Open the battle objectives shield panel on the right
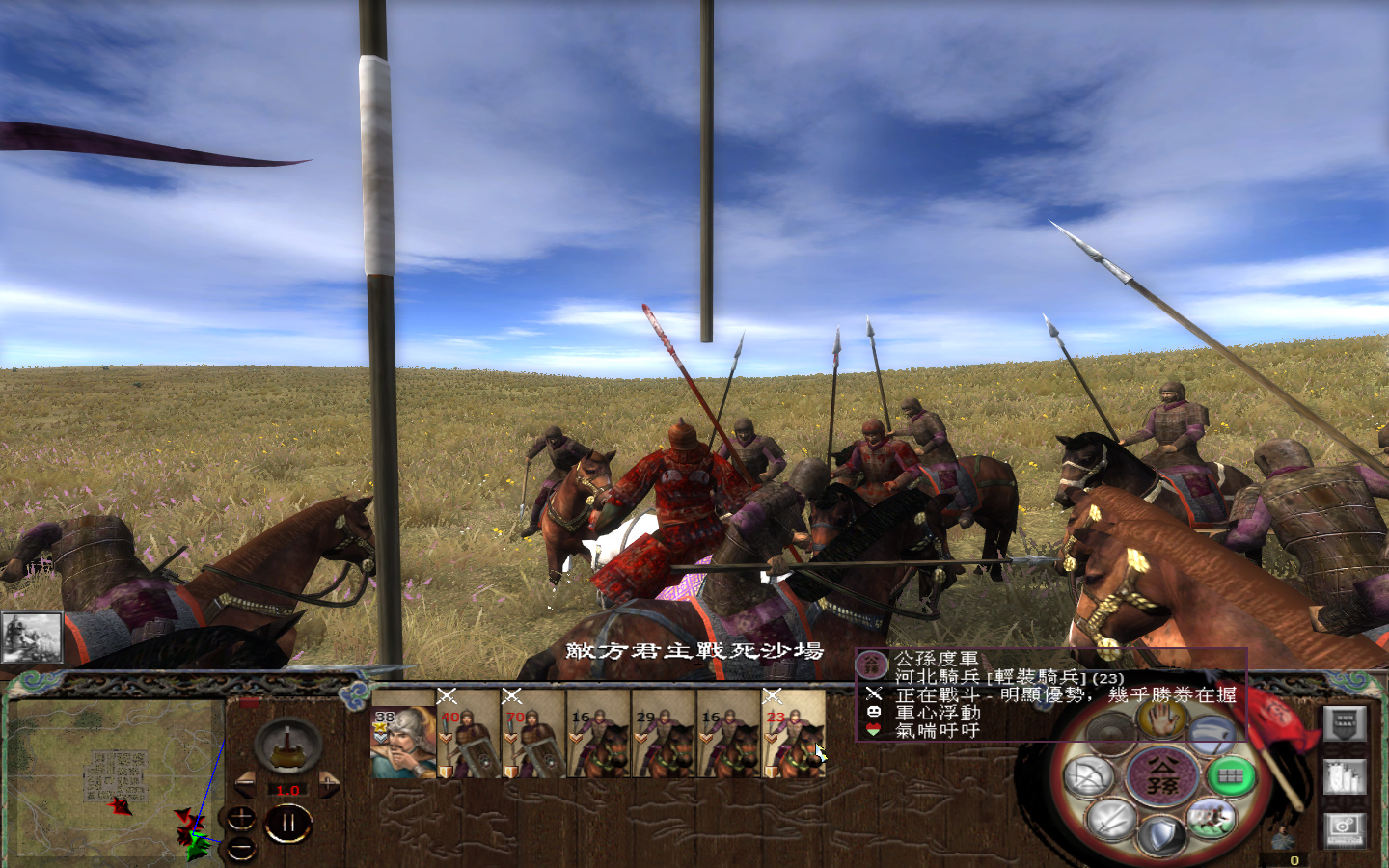This screenshot has height=868, width=1389. [1345, 724]
